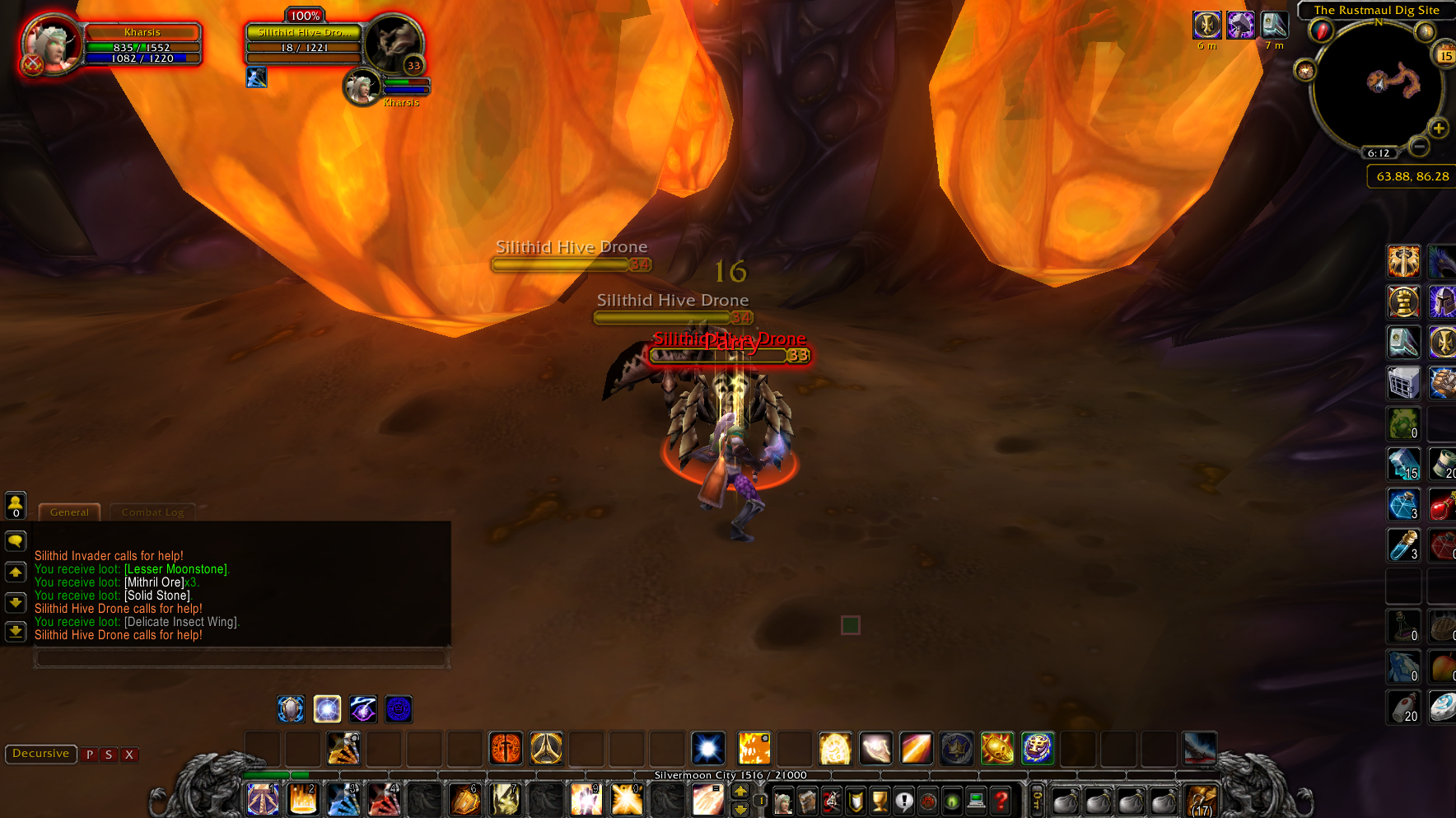Open the Spellbook icon in the micro menu
Viewport: 1456px width, 818px height.
tap(807, 802)
